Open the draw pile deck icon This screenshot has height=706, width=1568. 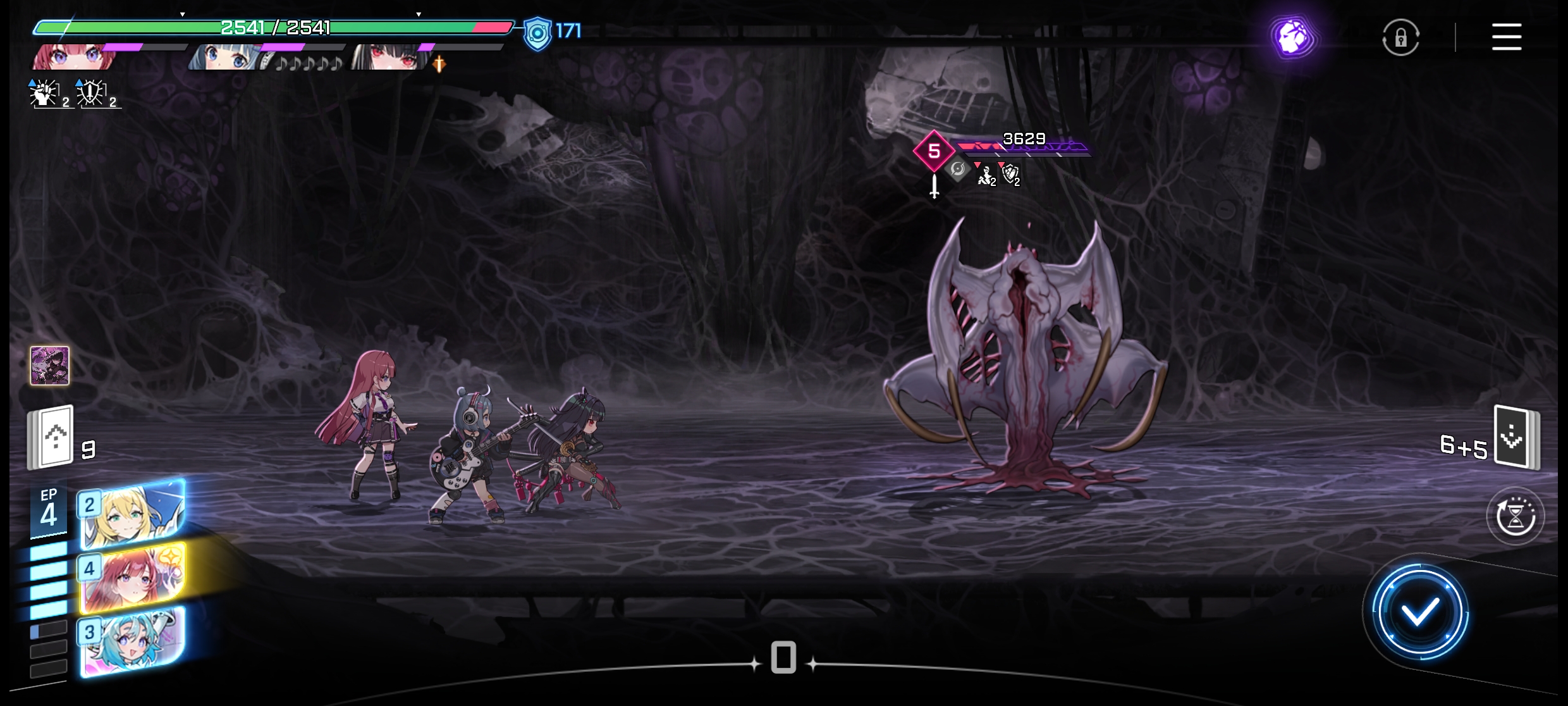[x=51, y=437]
